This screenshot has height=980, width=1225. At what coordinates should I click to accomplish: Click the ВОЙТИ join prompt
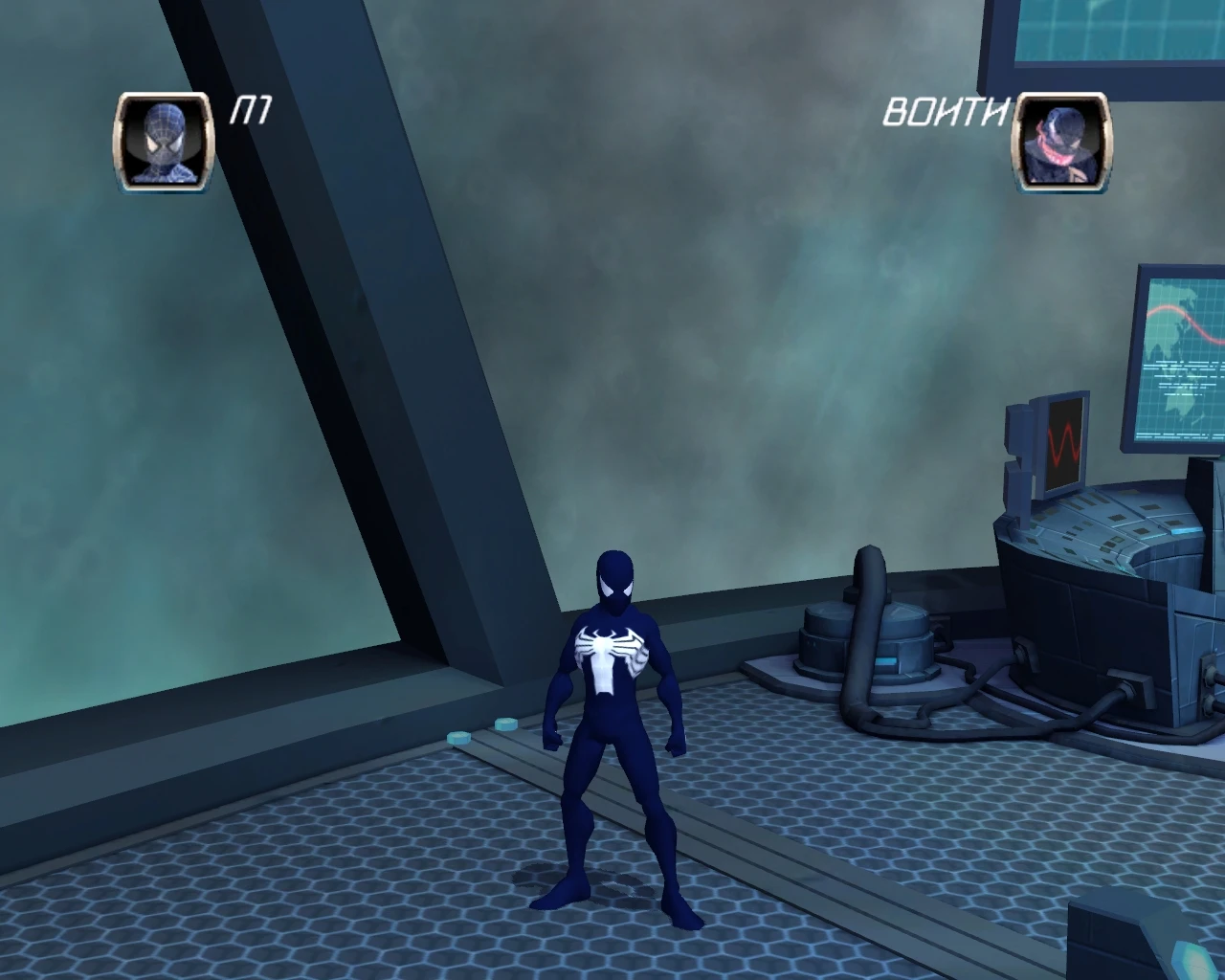[946, 110]
